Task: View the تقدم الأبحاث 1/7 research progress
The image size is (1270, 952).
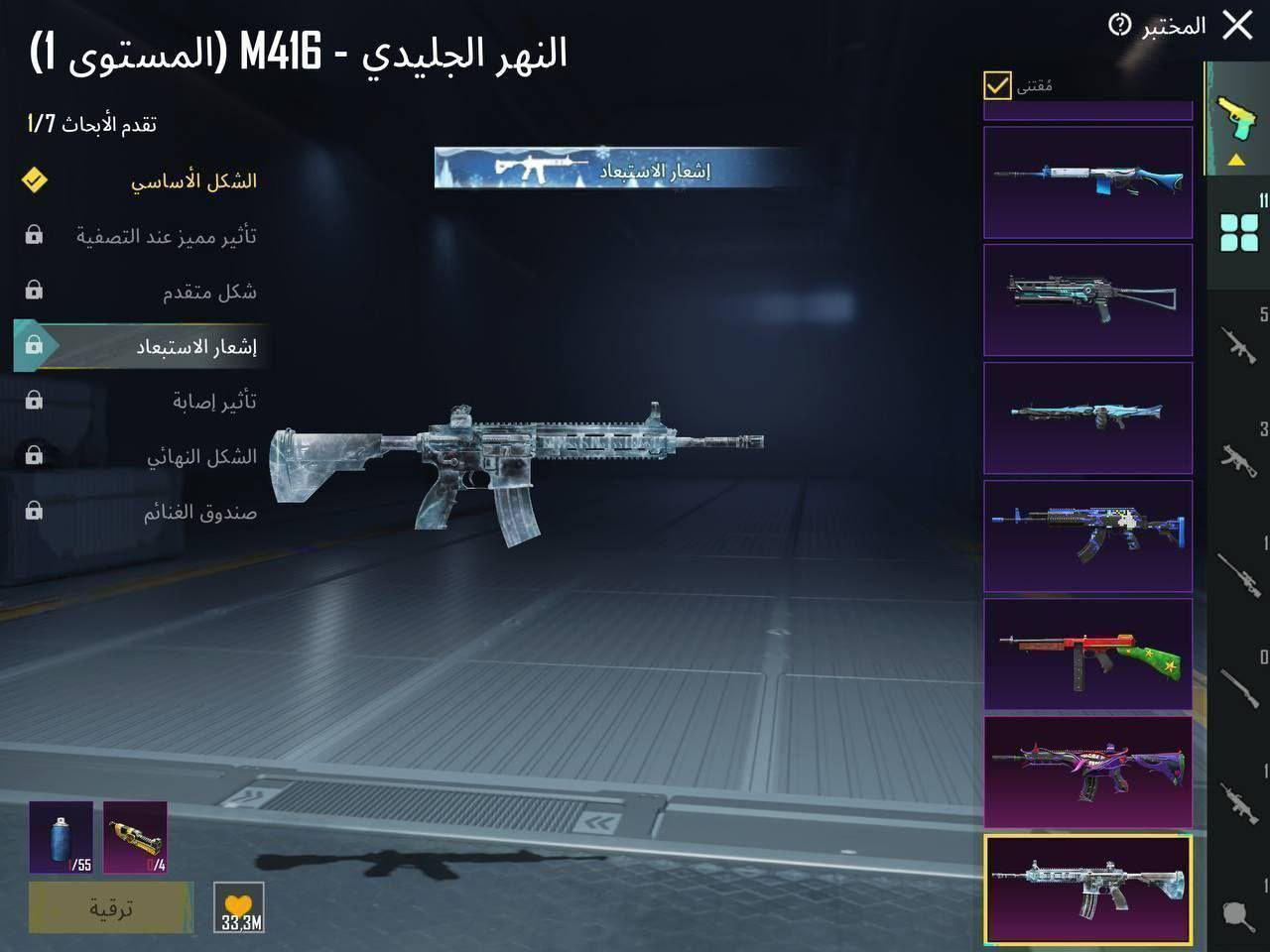Action: click(x=87, y=122)
